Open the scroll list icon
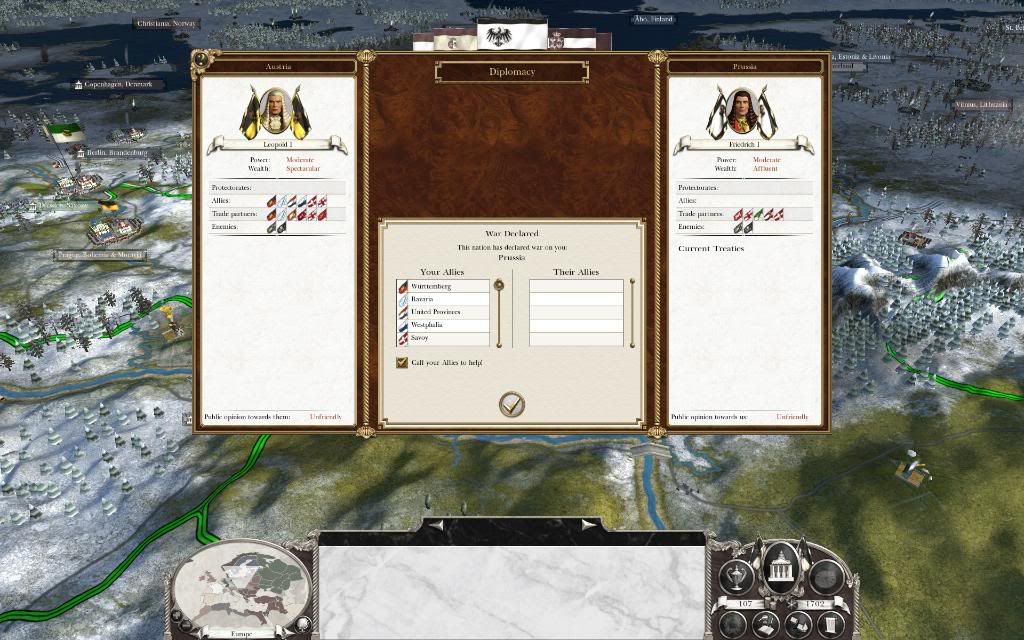This screenshot has height=640, width=1024. pos(832,625)
